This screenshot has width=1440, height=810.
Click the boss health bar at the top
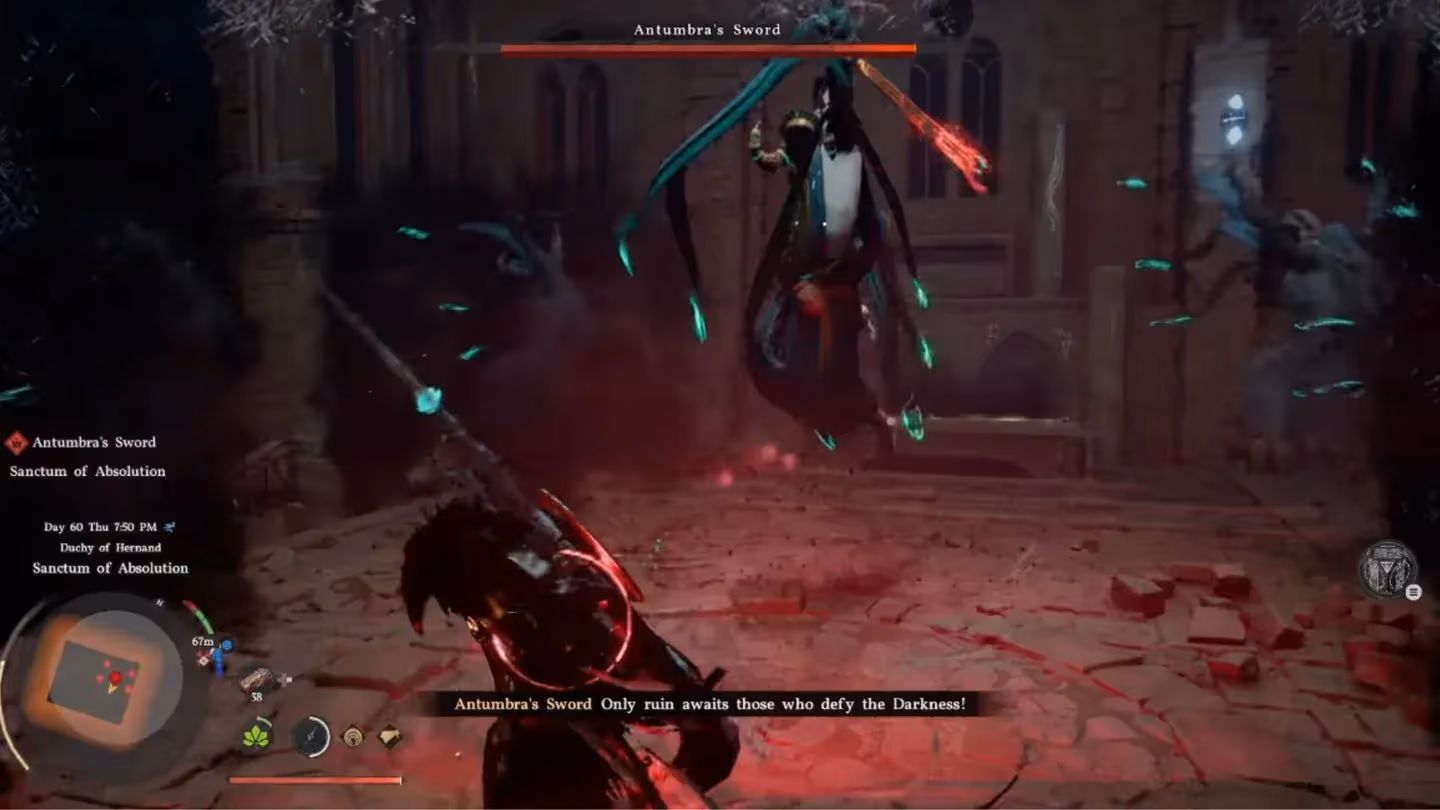click(708, 47)
